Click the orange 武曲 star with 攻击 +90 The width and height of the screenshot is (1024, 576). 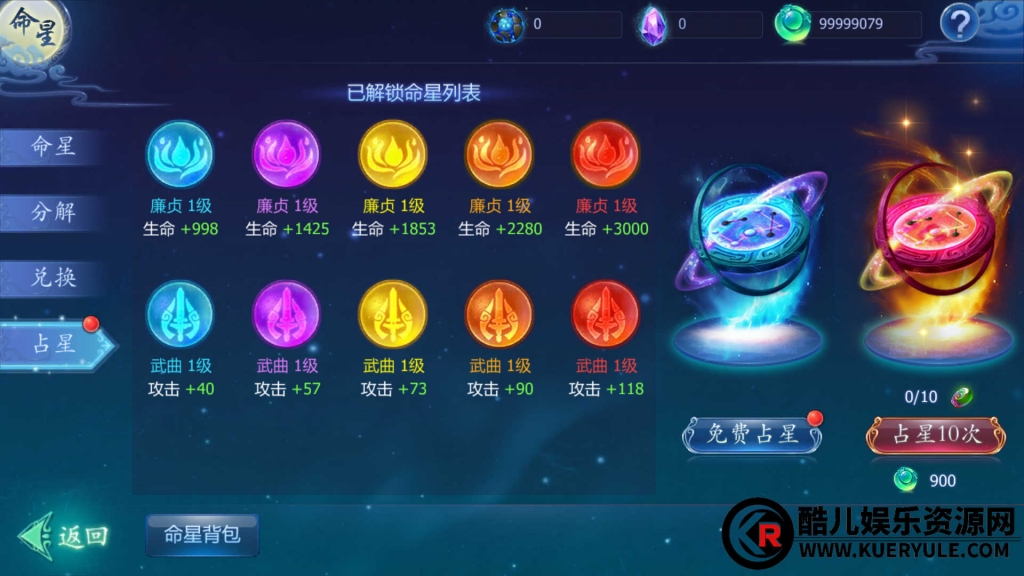(x=499, y=315)
